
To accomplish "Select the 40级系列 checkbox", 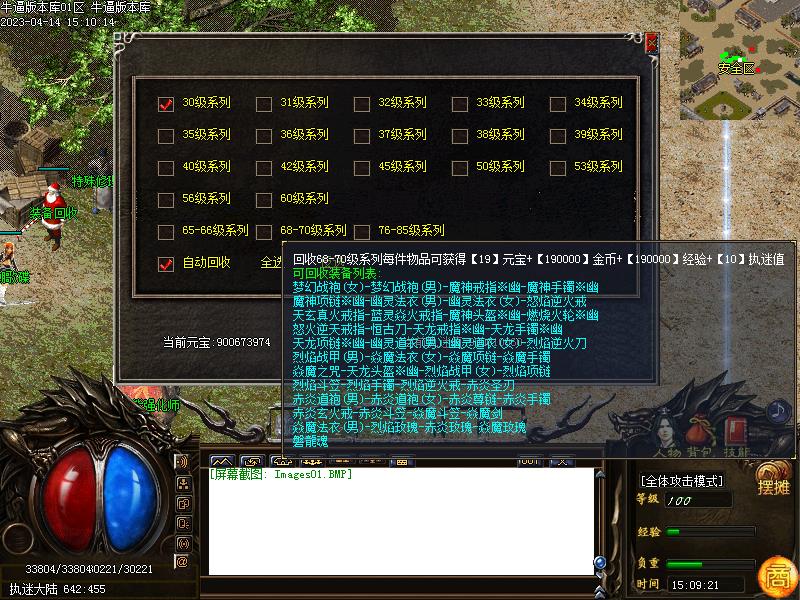I will [x=166, y=168].
